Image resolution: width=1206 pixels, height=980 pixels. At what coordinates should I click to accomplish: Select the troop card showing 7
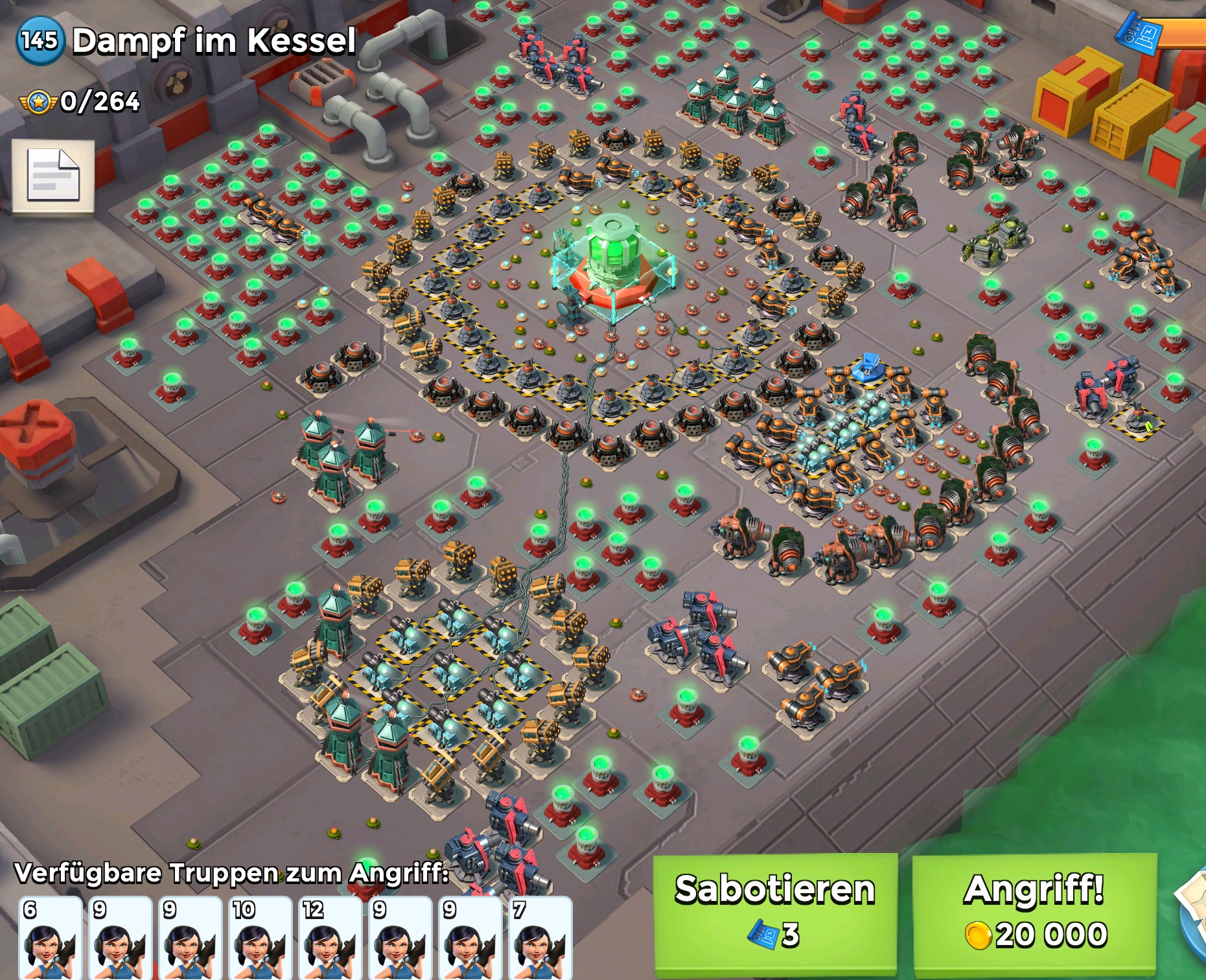click(540, 938)
